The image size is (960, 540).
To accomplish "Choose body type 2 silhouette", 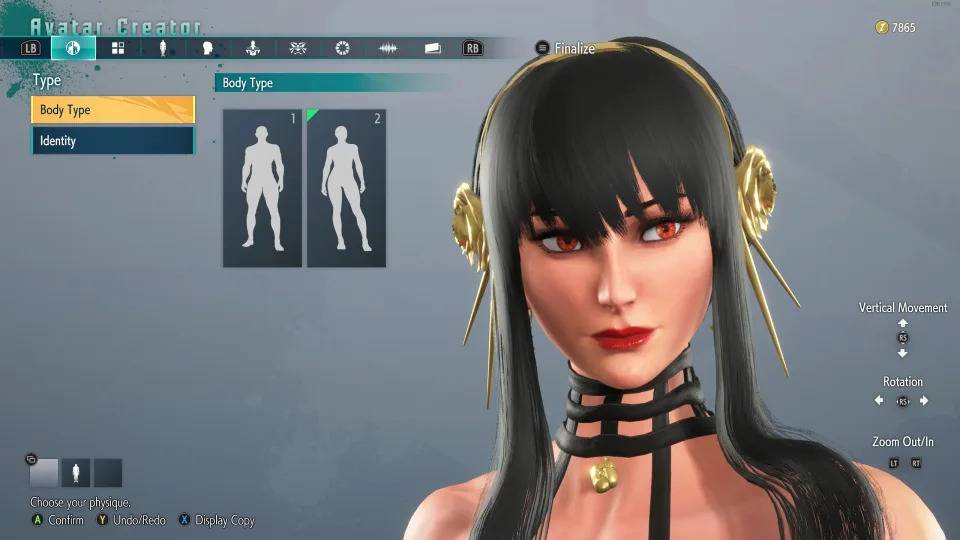I will (346, 188).
